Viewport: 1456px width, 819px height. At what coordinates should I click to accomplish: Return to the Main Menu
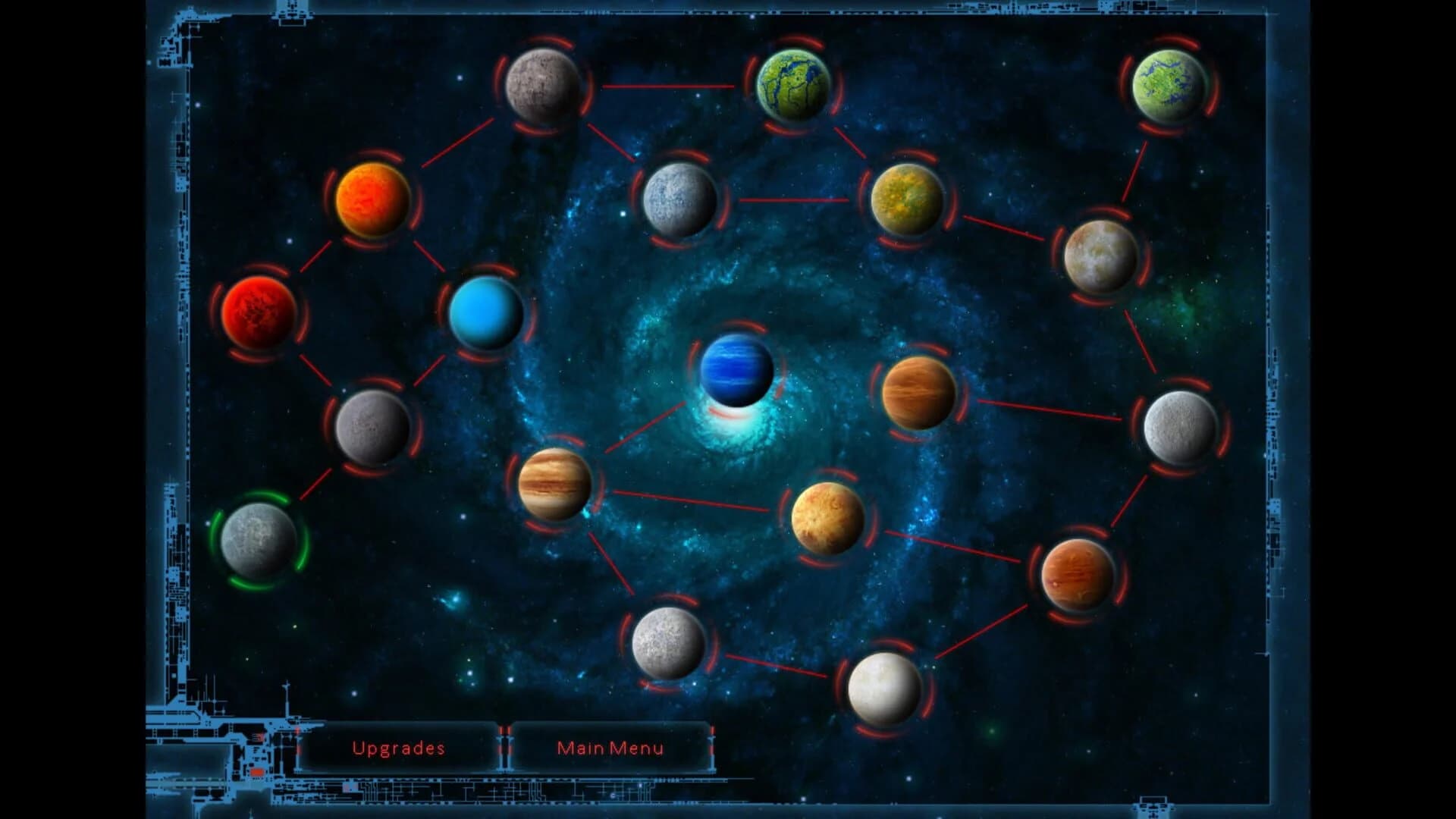click(610, 747)
